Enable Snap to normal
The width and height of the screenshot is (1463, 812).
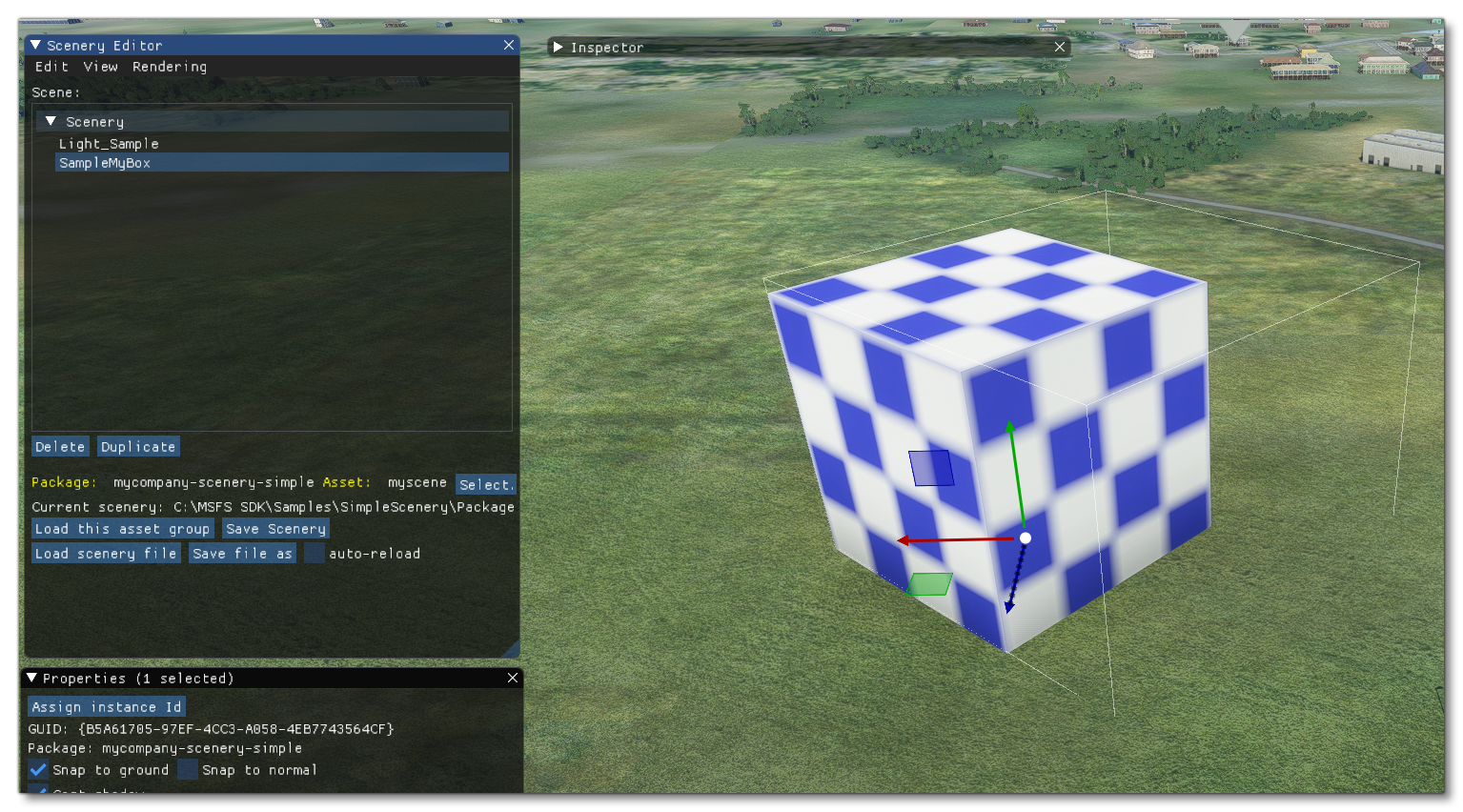[x=189, y=770]
